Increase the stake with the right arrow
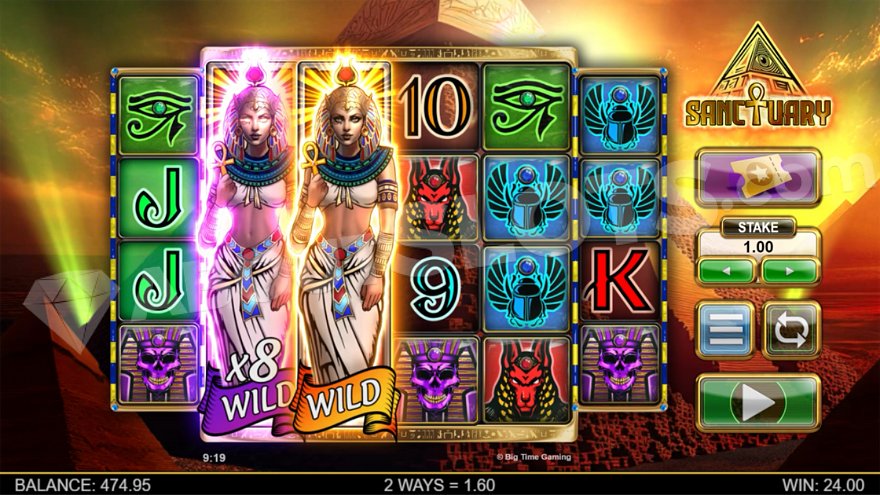The width and height of the screenshot is (880, 495). pyautogui.click(x=790, y=270)
